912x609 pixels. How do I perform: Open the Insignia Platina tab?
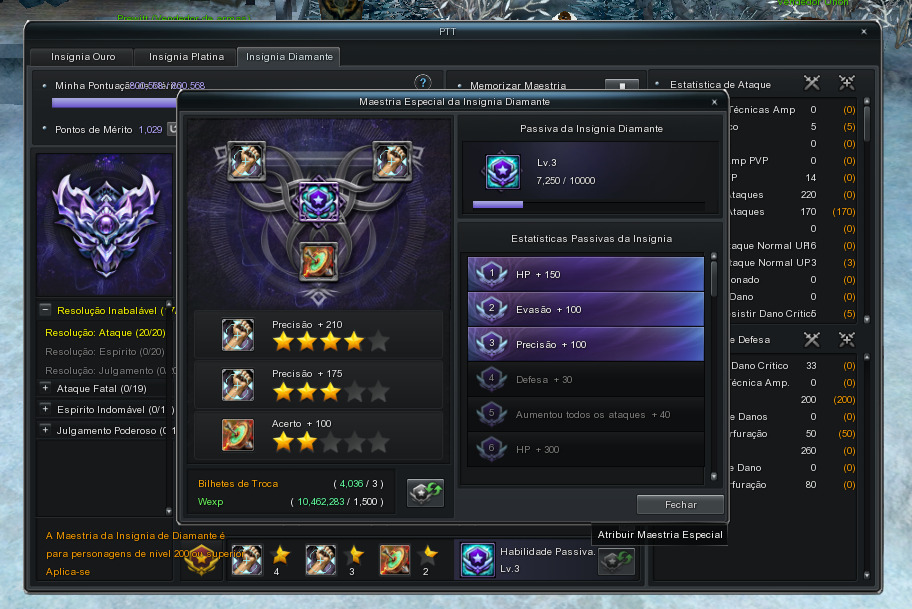[186, 57]
